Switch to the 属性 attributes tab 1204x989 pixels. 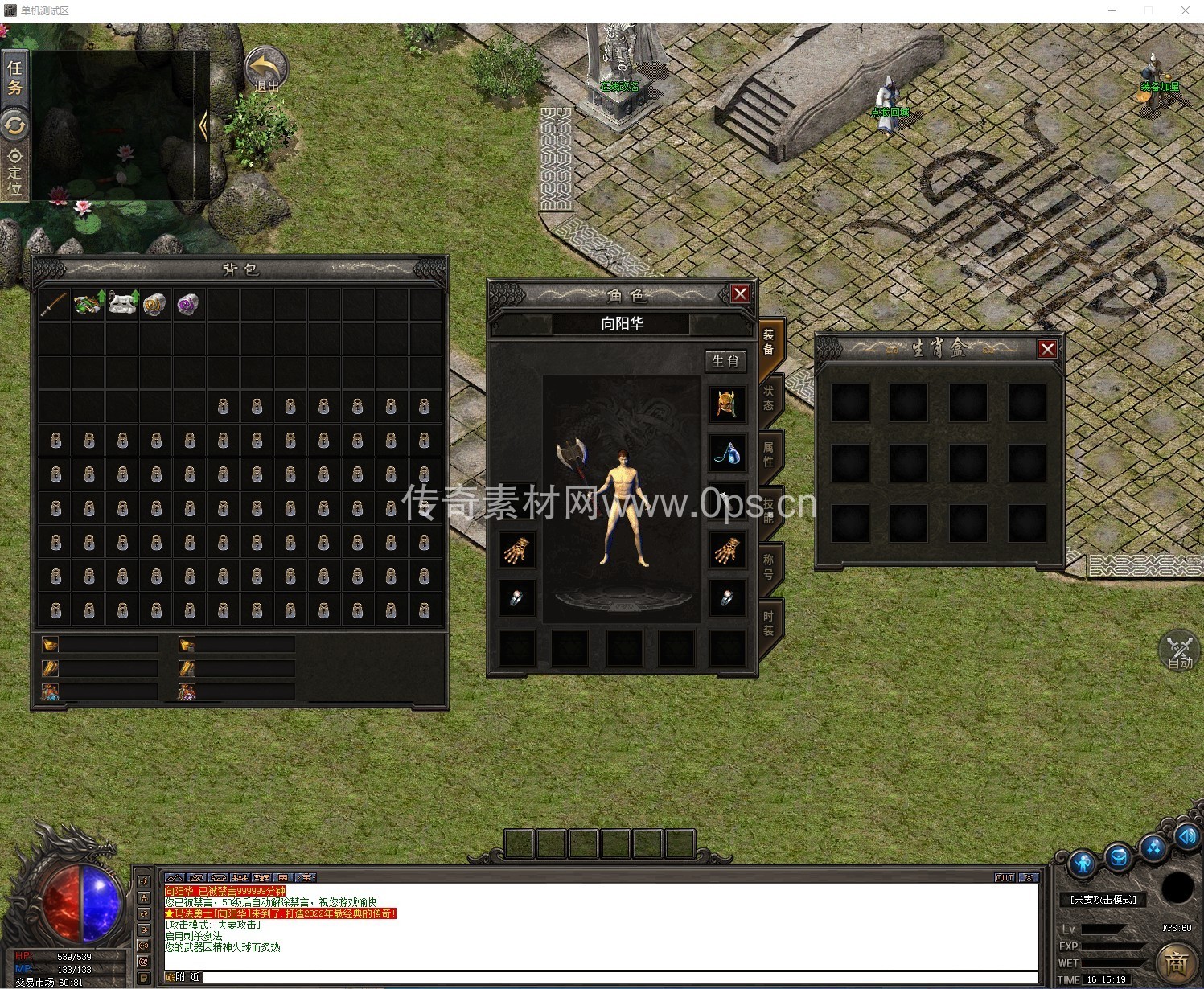tap(769, 453)
